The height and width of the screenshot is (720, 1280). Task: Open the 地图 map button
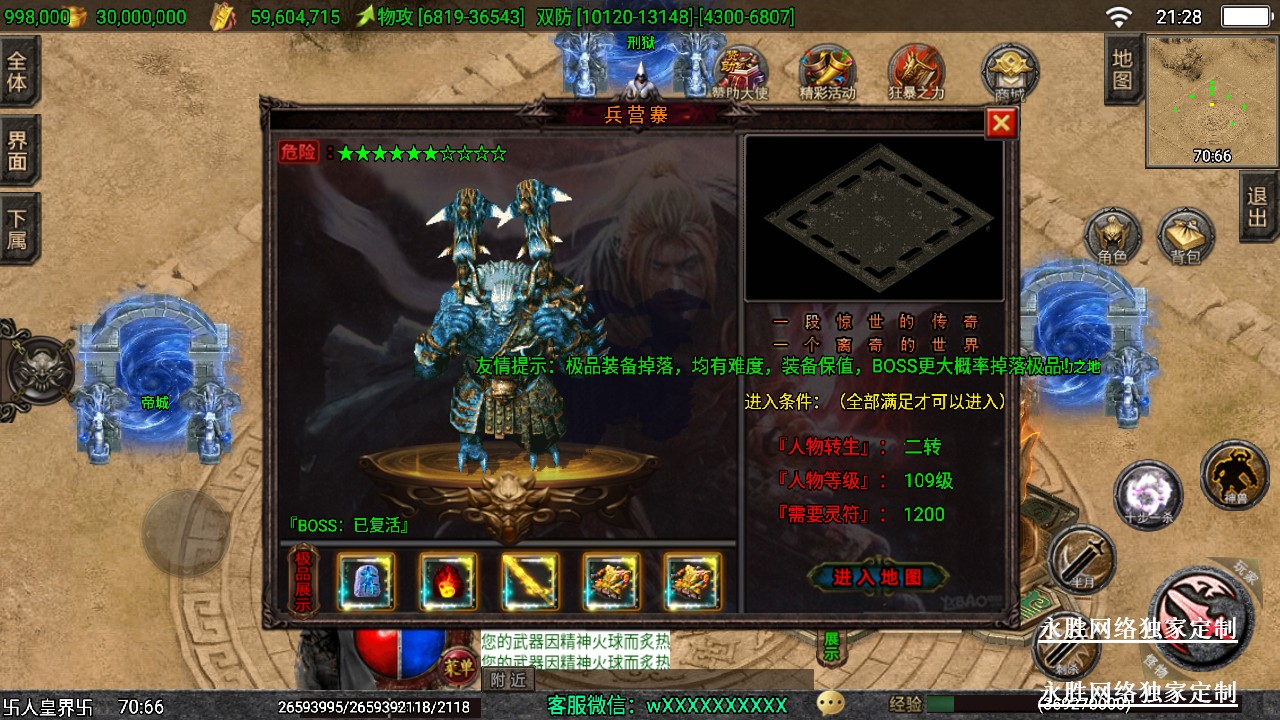1123,68
